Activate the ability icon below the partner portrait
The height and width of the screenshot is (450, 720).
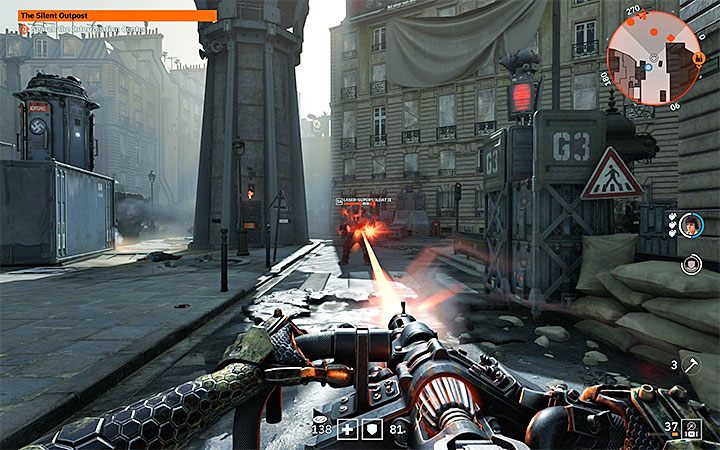click(690, 265)
